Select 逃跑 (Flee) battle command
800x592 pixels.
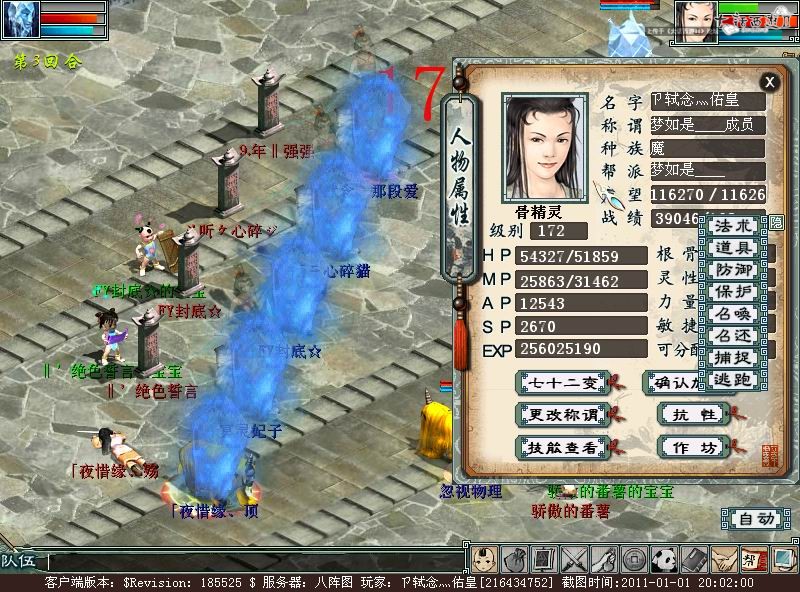[x=733, y=379]
